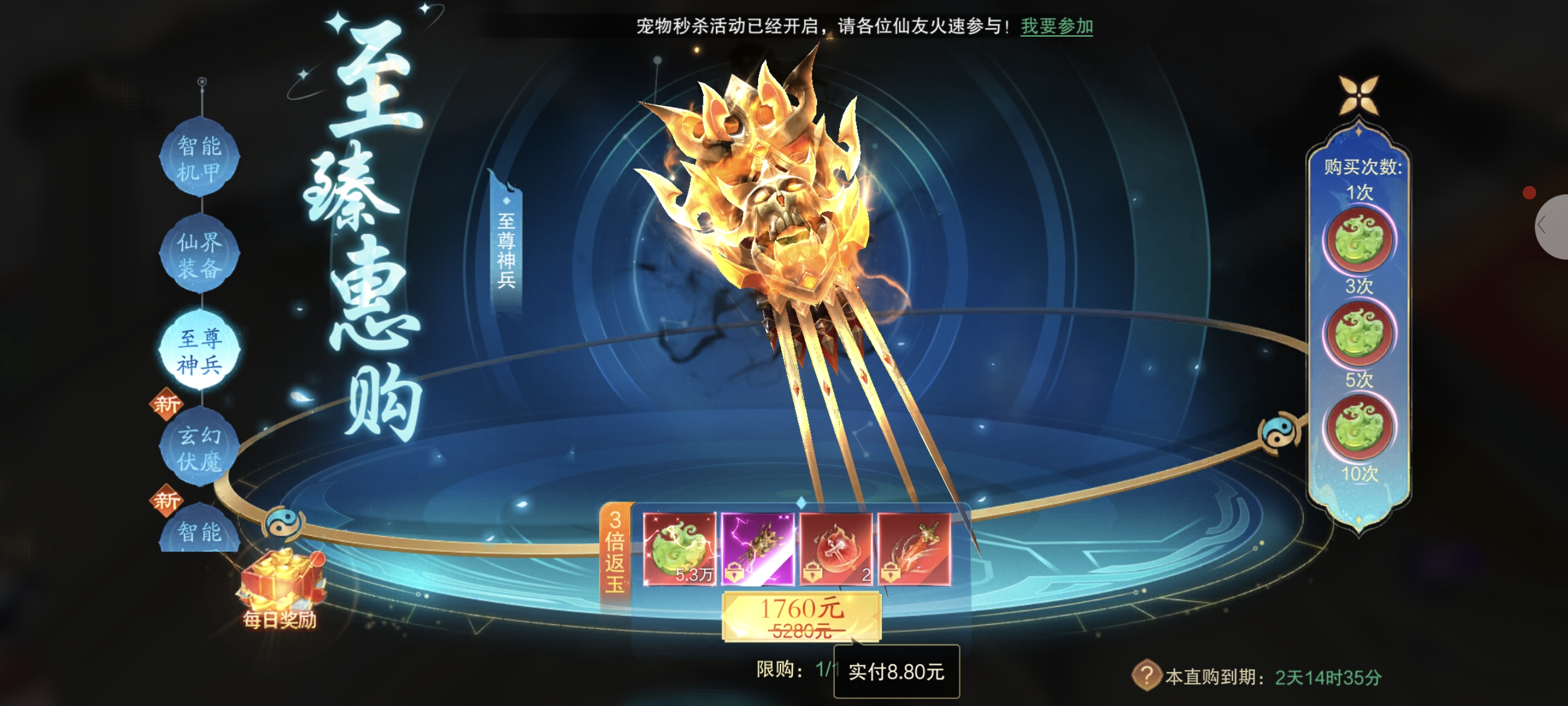Open the 玄幻伏魔 tab
Screen dimensions: 1568x706
coord(199,448)
